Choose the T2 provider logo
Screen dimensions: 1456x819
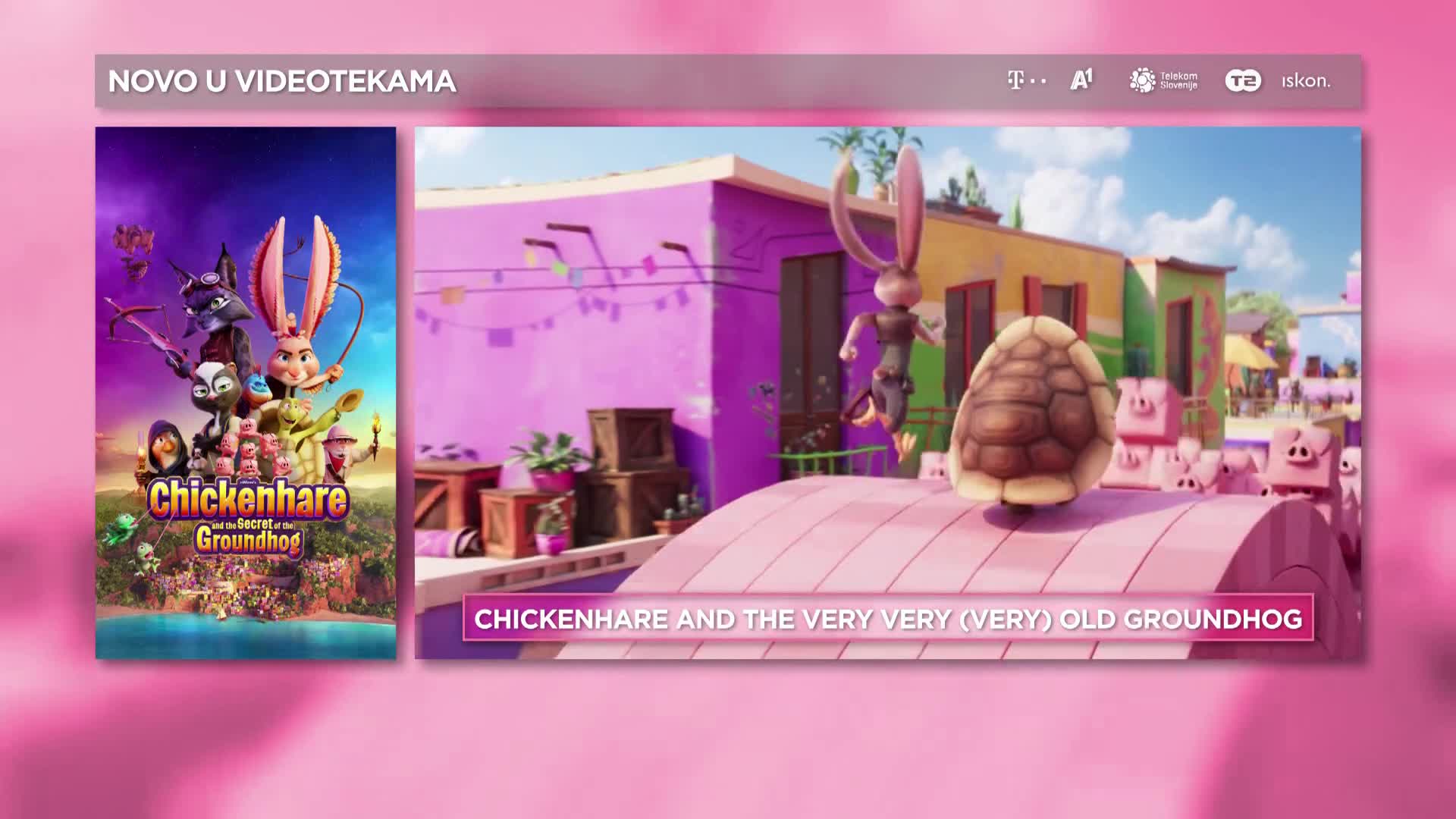1243,81
